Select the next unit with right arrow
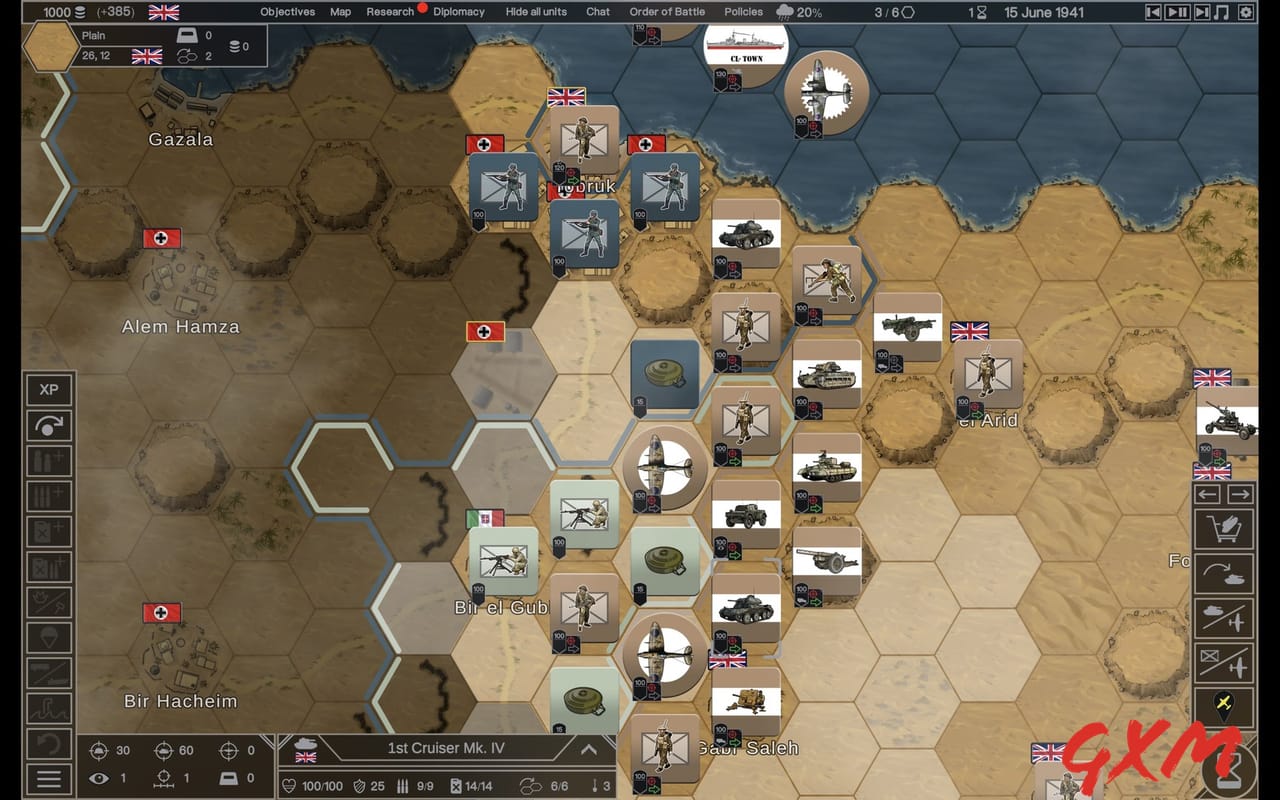 tap(1240, 493)
